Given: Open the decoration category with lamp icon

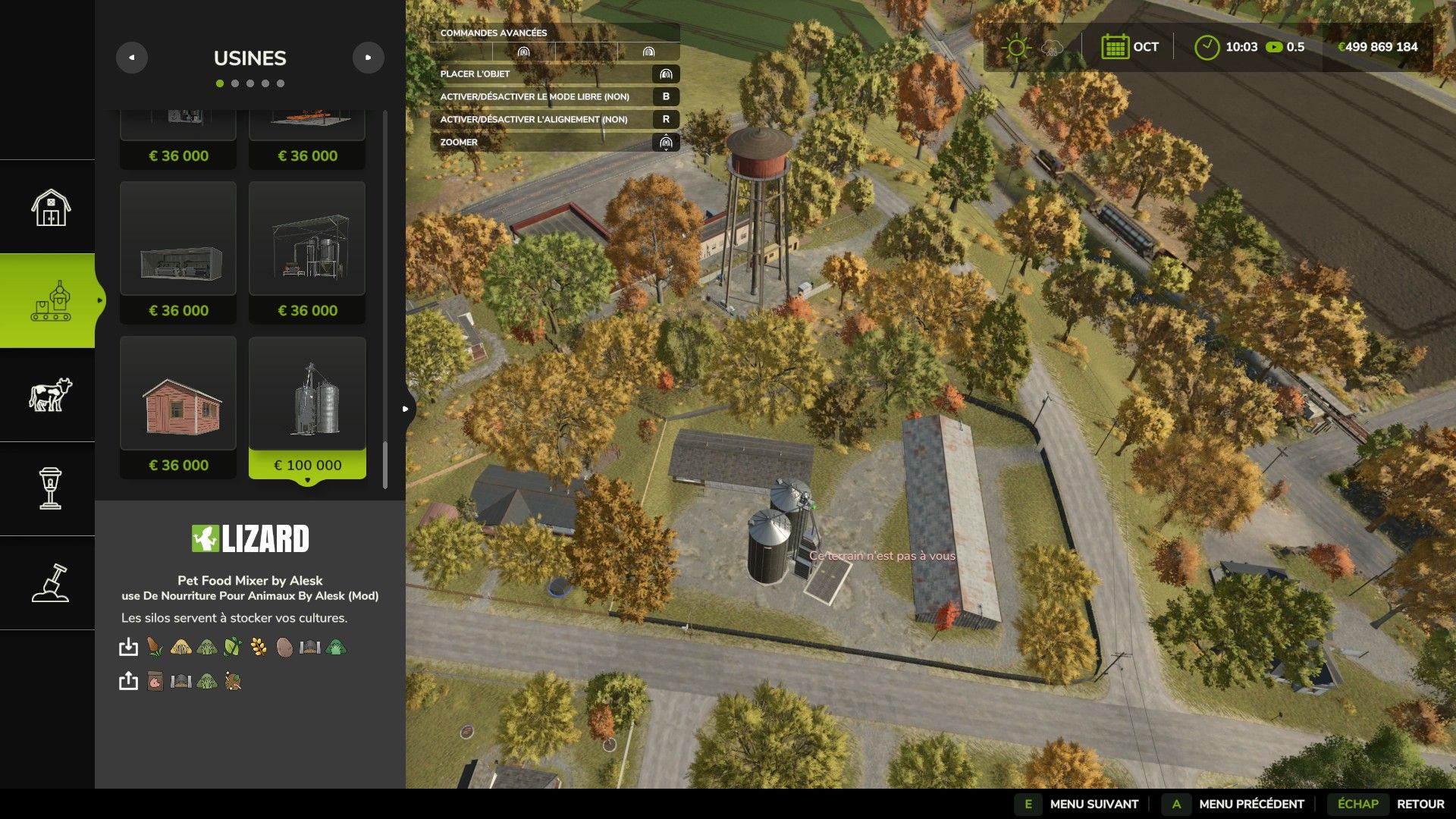Looking at the screenshot, I should [50, 489].
